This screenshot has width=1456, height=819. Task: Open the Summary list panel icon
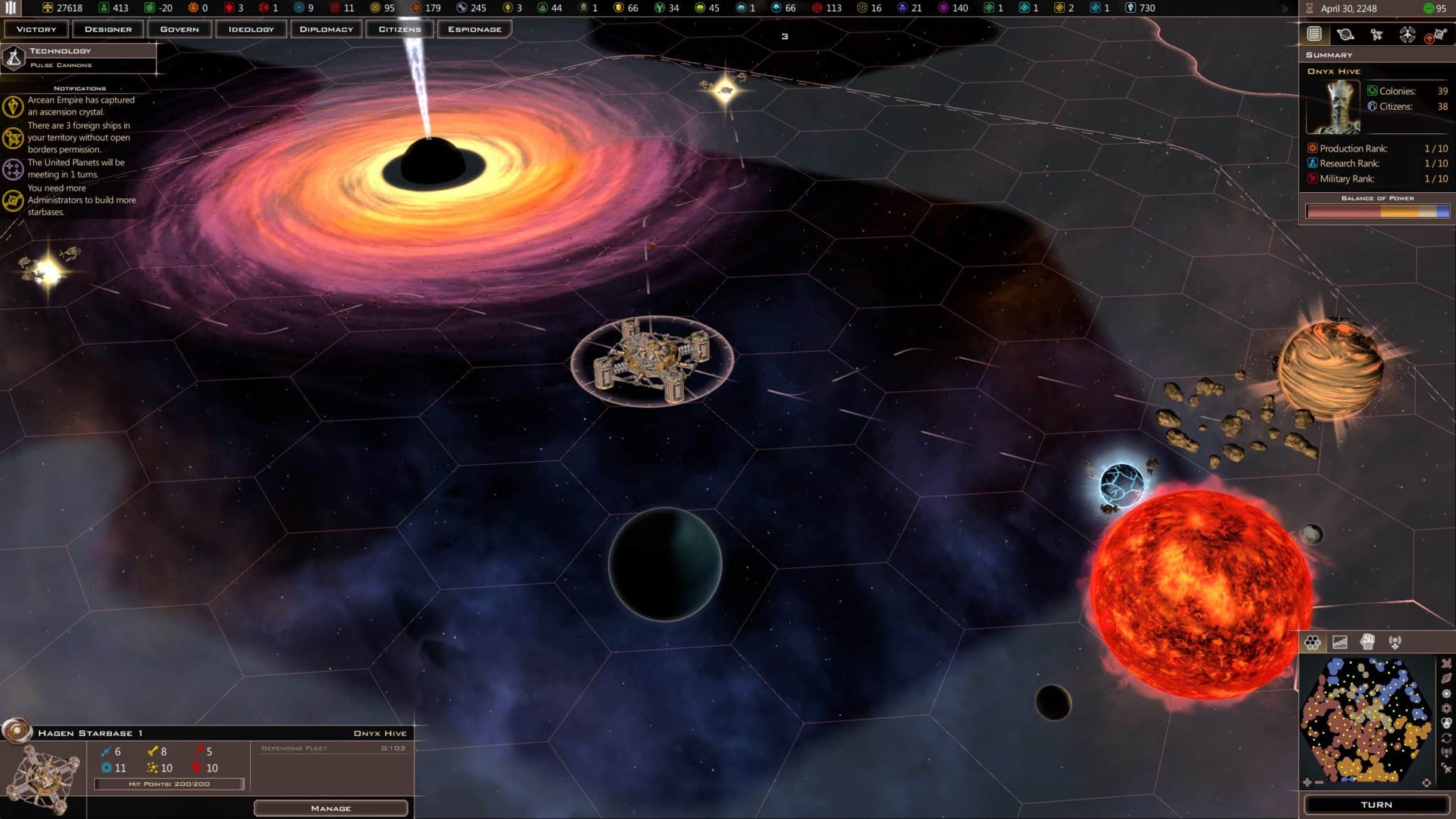coord(1314,34)
